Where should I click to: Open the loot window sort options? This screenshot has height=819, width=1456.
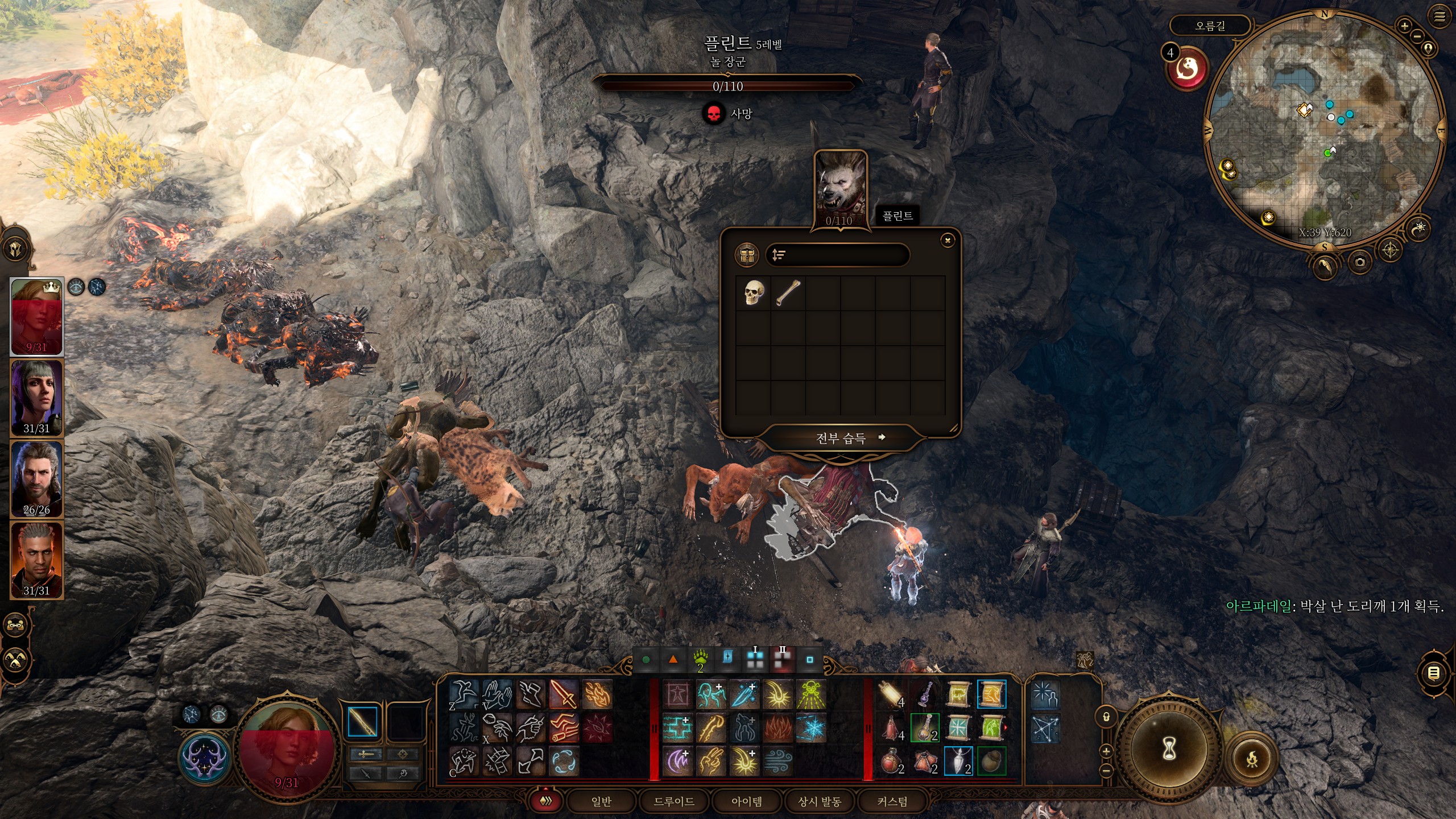779,255
